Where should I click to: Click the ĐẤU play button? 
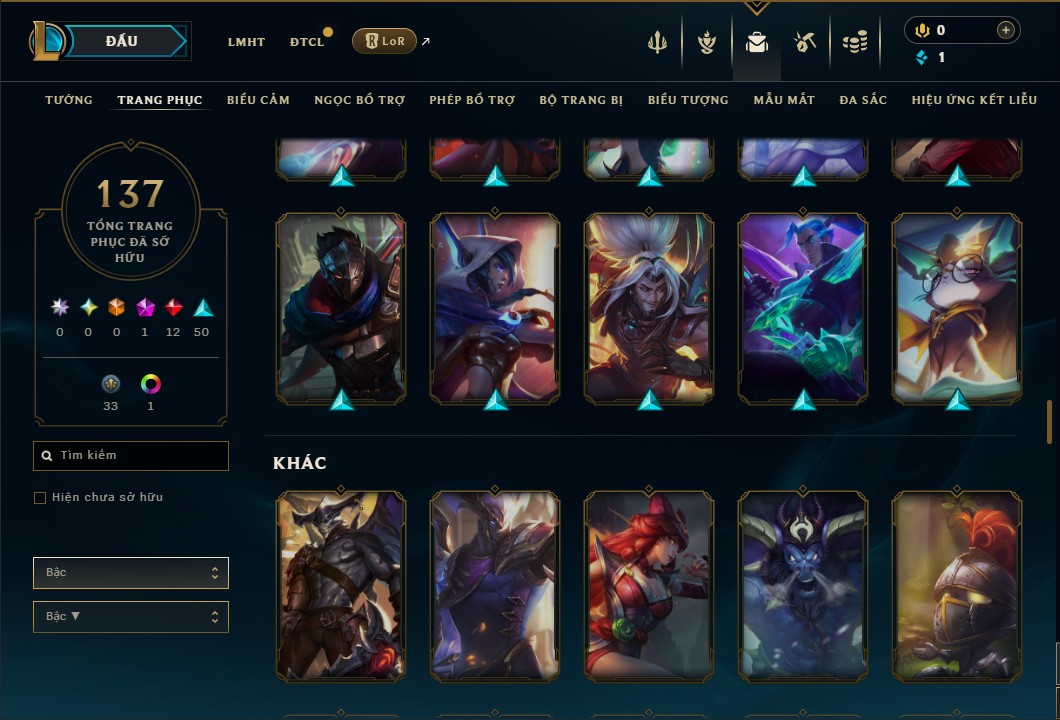click(x=122, y=41)
